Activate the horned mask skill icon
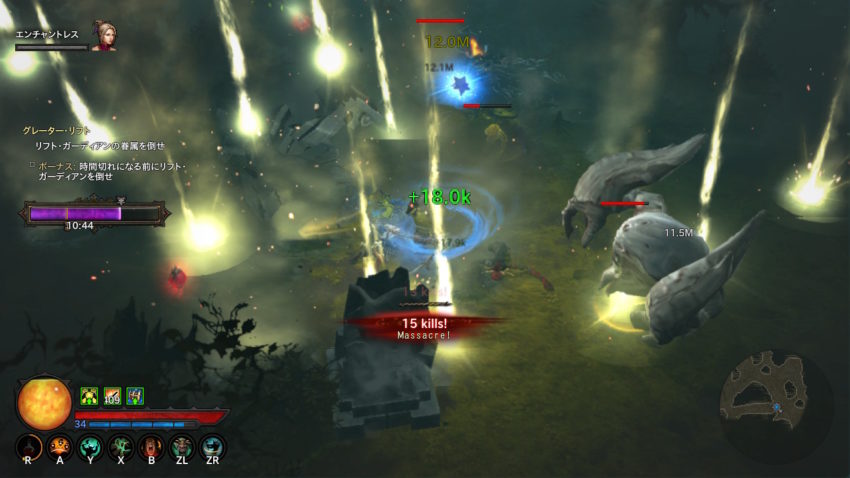 coord(182,447)
